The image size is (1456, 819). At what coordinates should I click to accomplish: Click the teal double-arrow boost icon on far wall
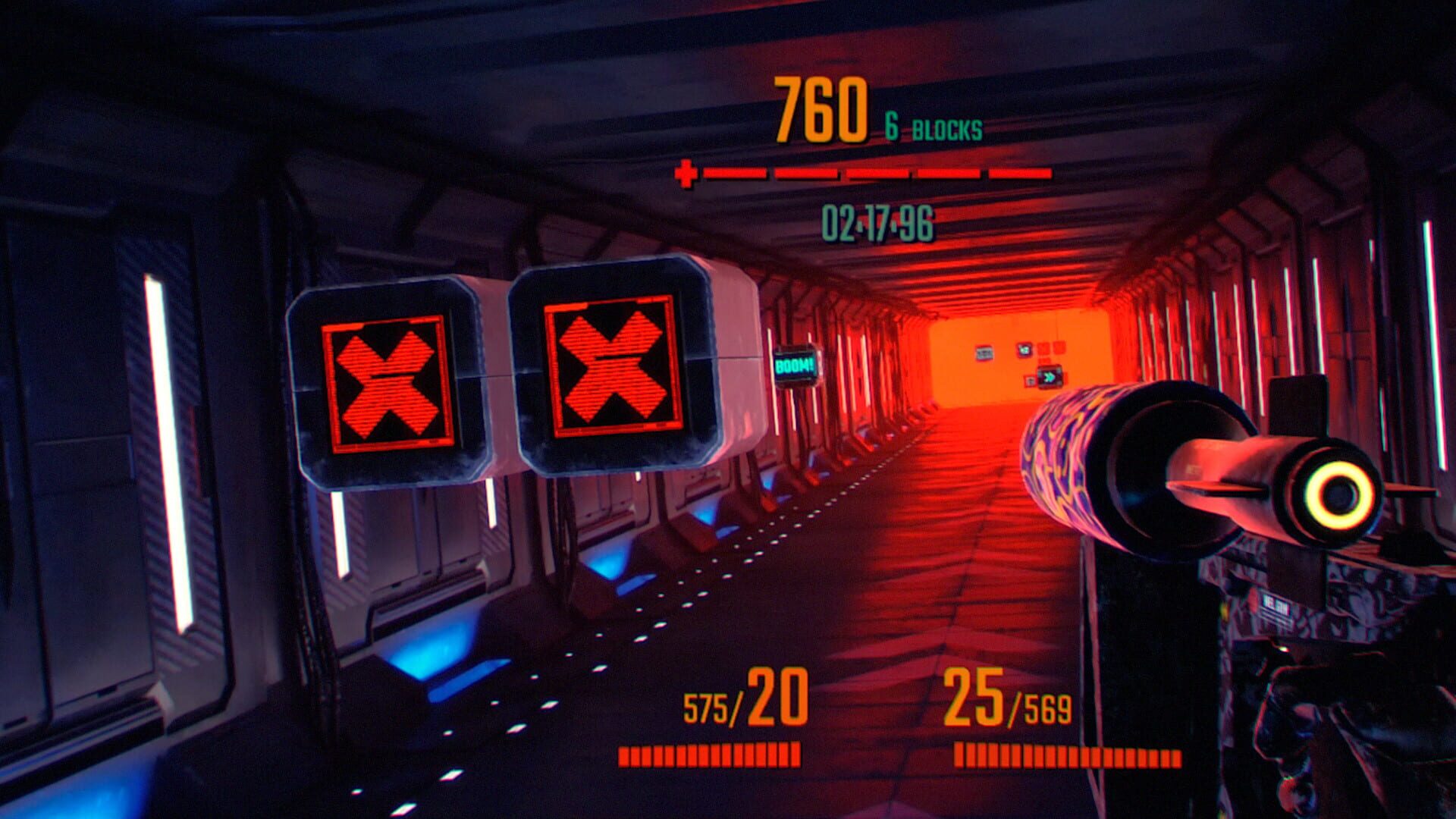(1049, 378)
